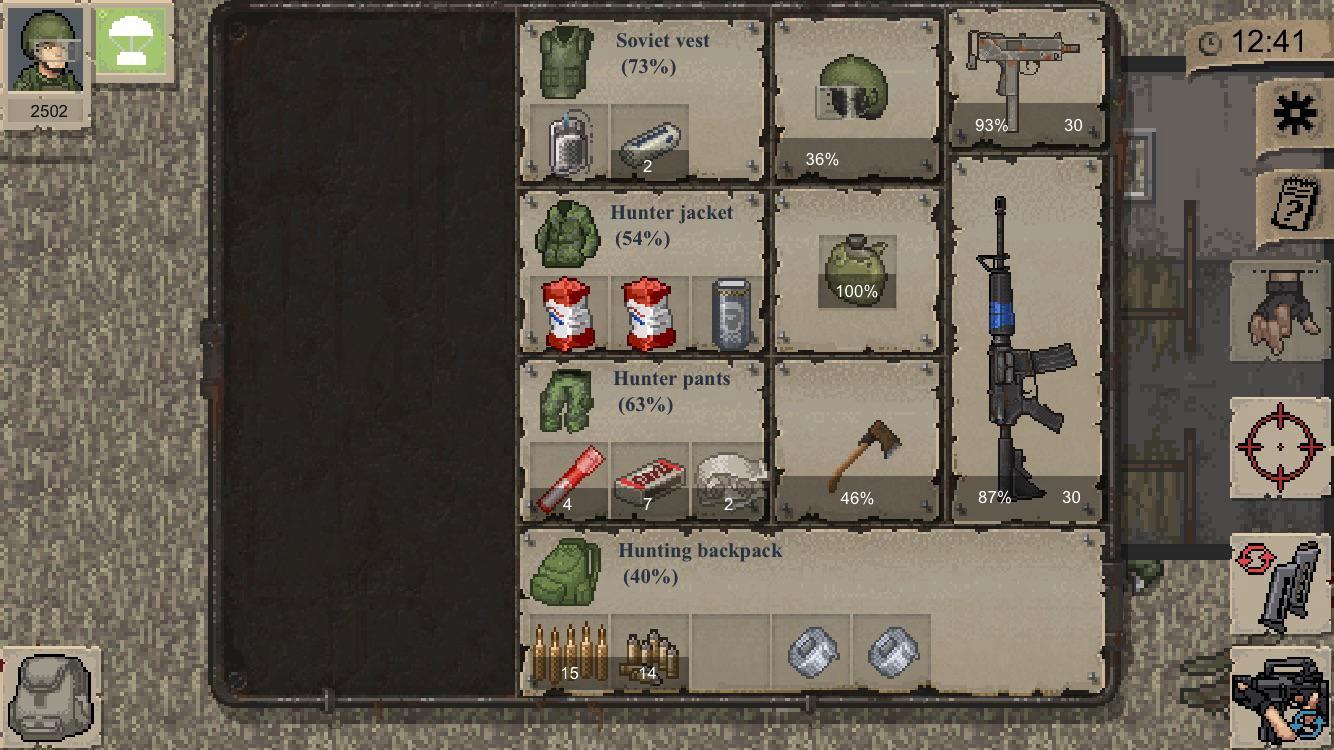Select the stack of 15 rifle rounds
1334x750 pixels.
[x=568, y=653]
